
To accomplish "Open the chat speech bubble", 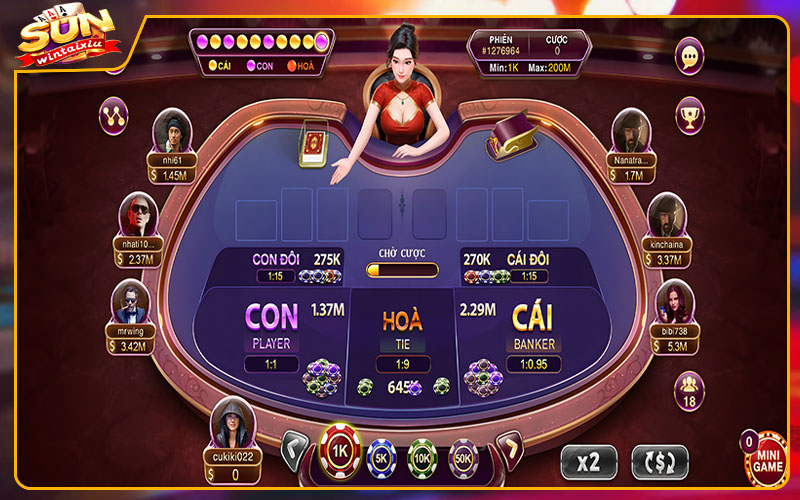I will pyautogui.click(x=690, y=56).
